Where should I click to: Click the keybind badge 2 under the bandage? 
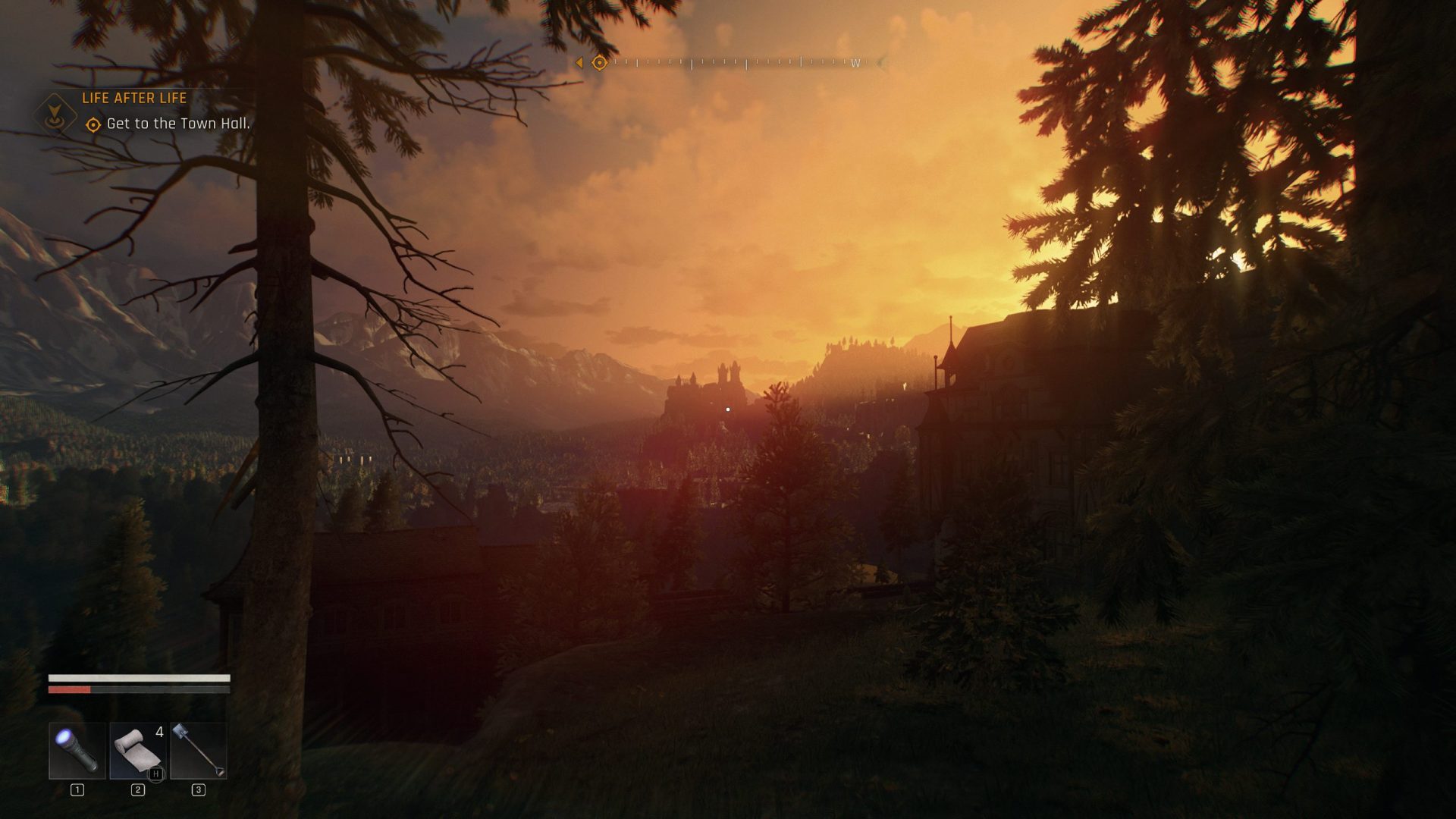pos(137,789)
